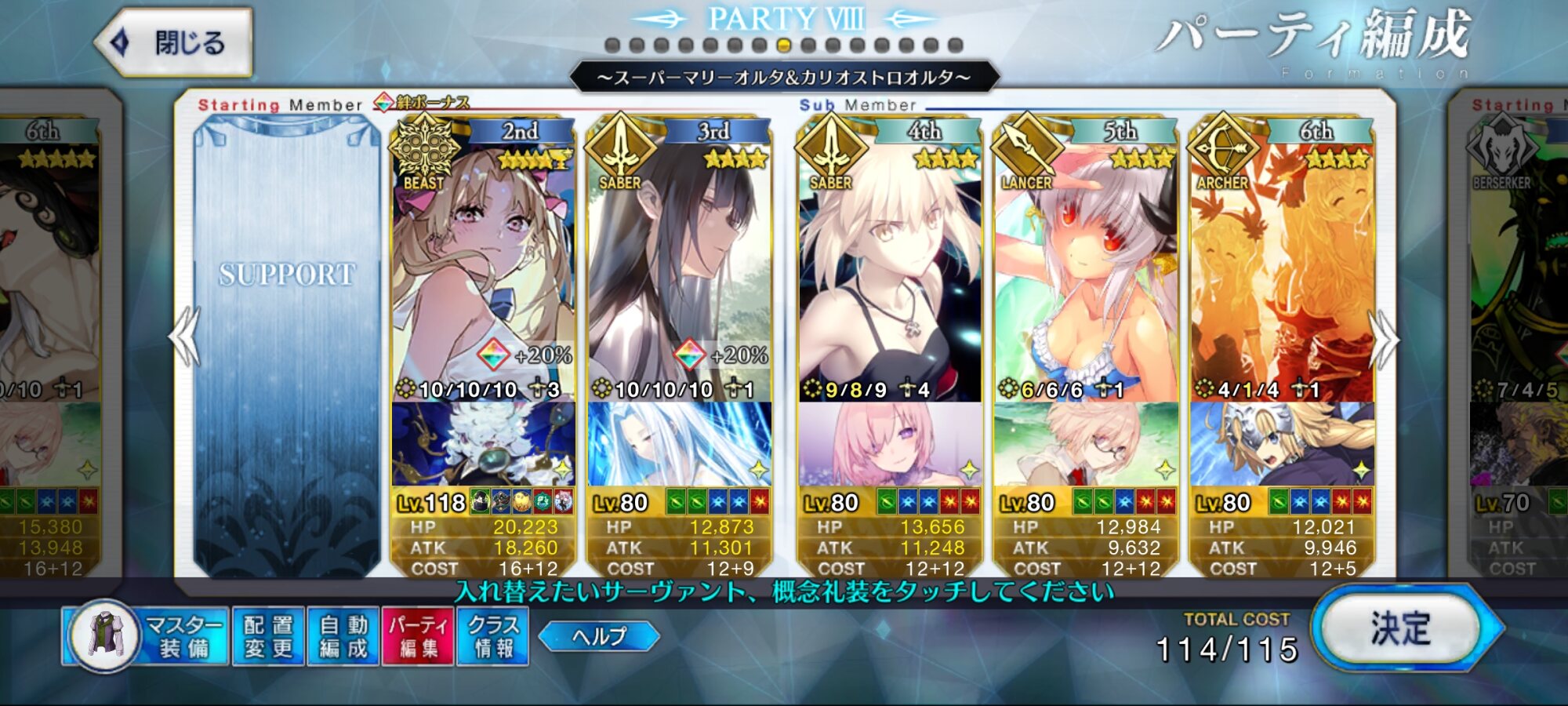Switch to next party with right arrow
This screenshot has height=706, width=1568.
pyautogui.click(x=1384, y=339)
